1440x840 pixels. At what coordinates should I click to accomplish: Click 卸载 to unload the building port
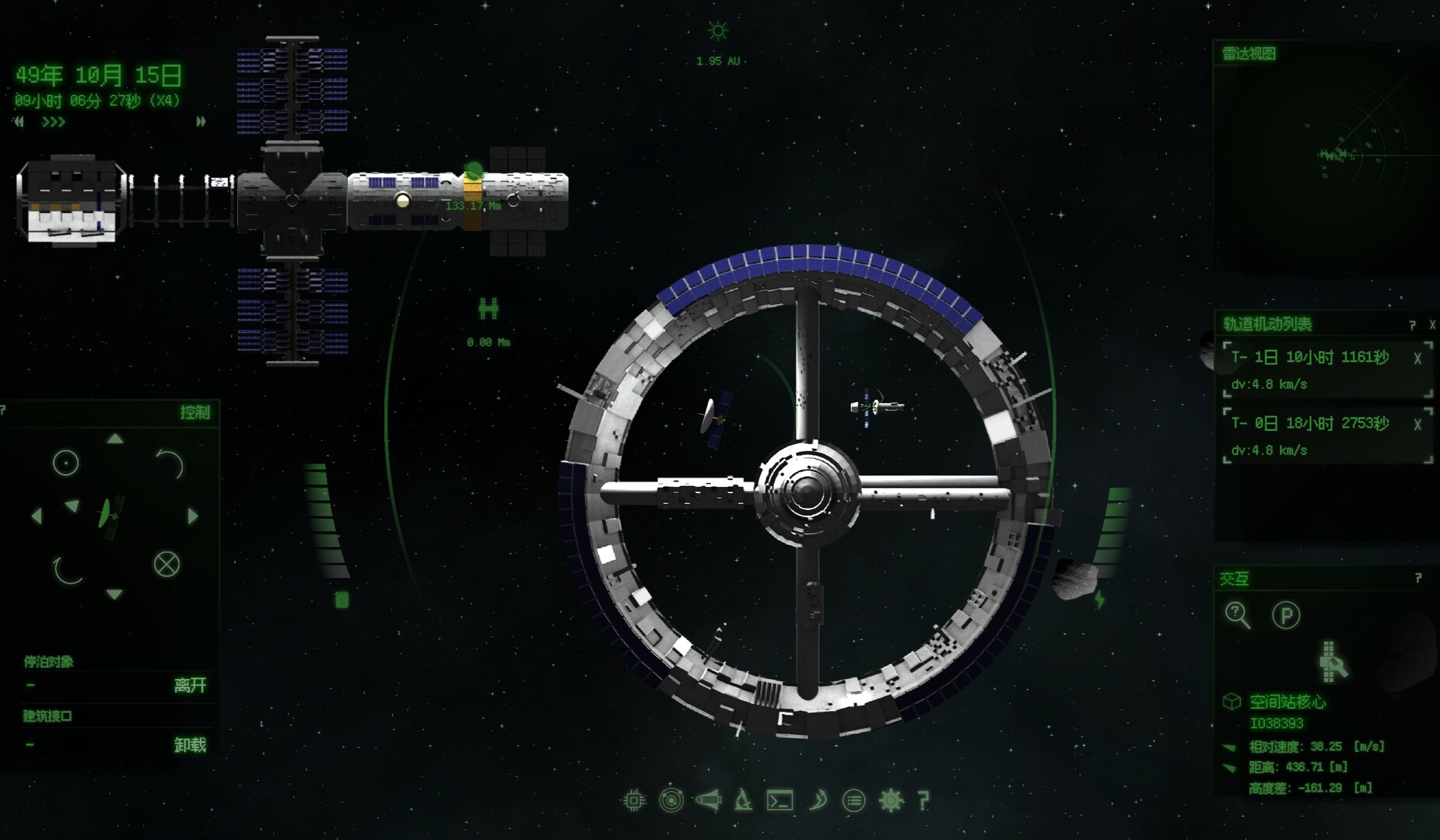pyautogui.click(x=190, y=745)
